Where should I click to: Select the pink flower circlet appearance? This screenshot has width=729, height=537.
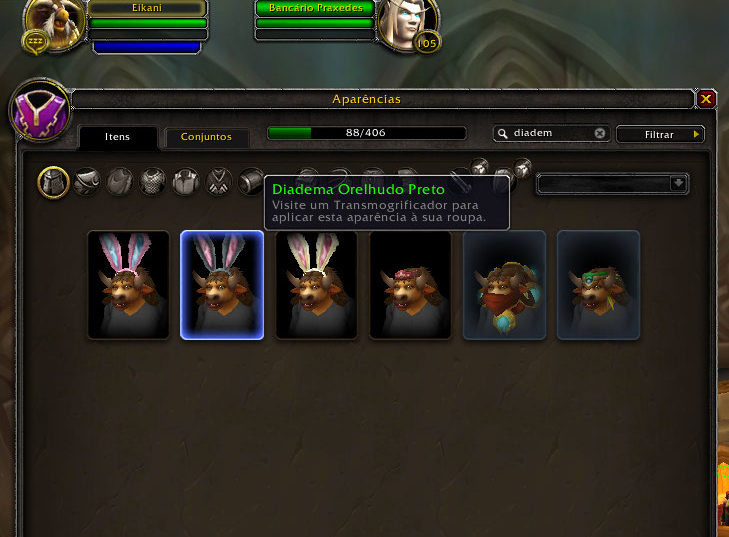pyautogui.click(x=410, y=285)
